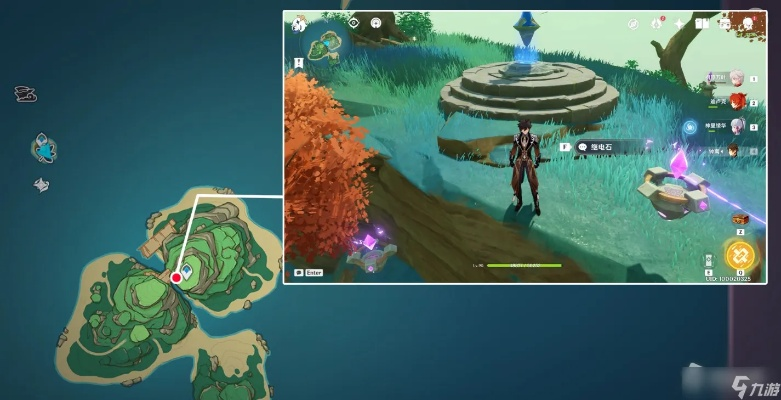The image size is (781, 400).
Task: Open the Paimon menu icon
Action: [298, 23]
